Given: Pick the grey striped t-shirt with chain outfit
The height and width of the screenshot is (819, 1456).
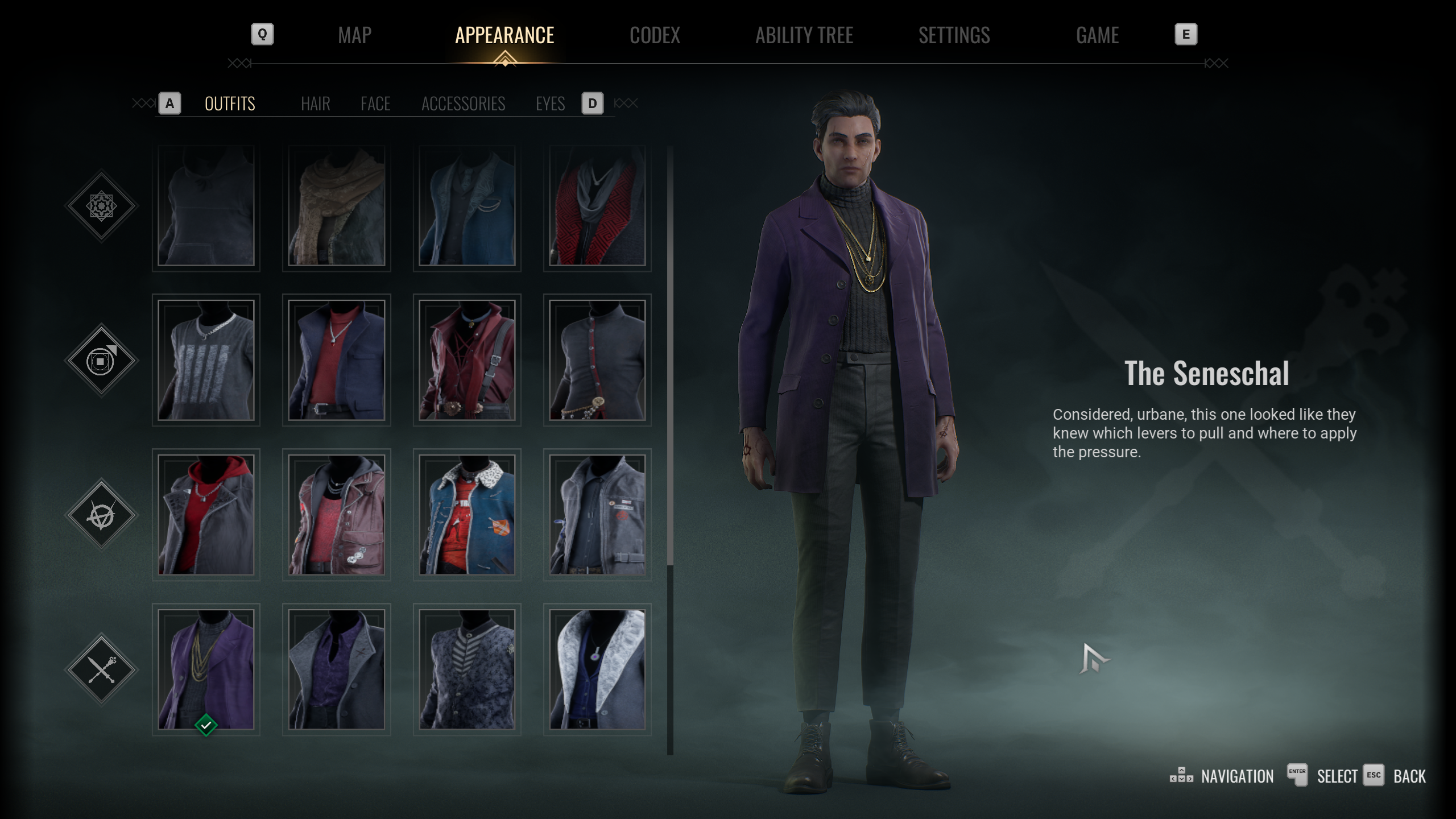Looking at the screenshot, I should click(x=206, y=359).
